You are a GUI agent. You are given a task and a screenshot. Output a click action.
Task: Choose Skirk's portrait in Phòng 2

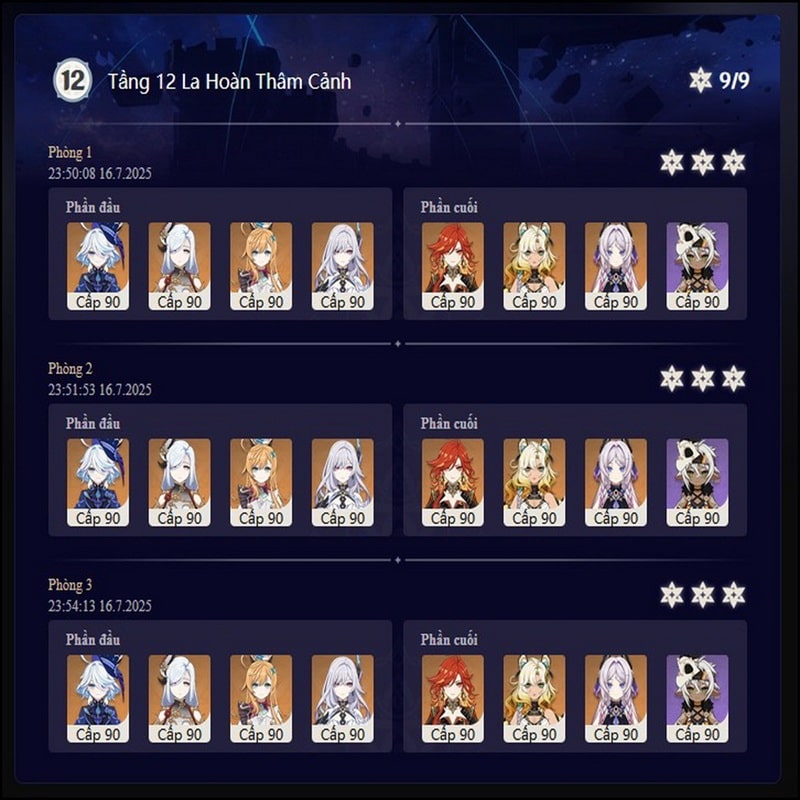point(342,473)
